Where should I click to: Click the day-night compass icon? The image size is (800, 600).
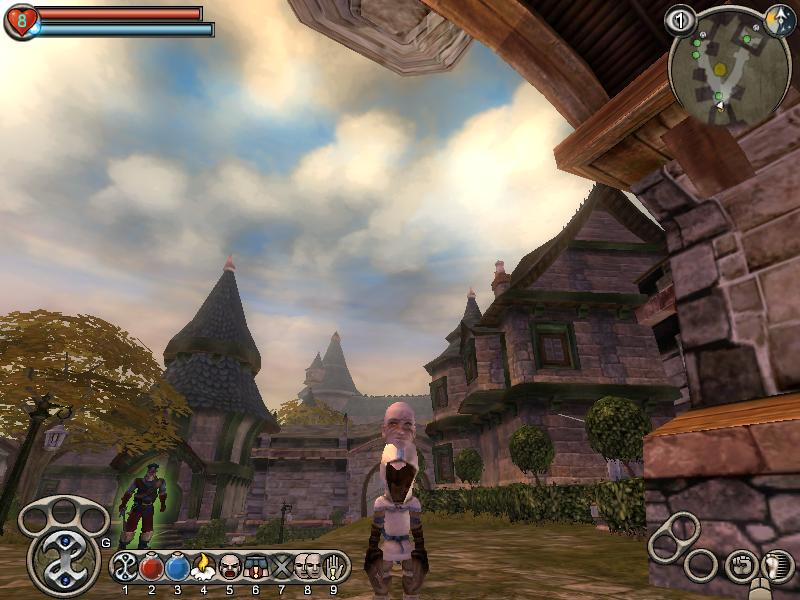(779, 18)
